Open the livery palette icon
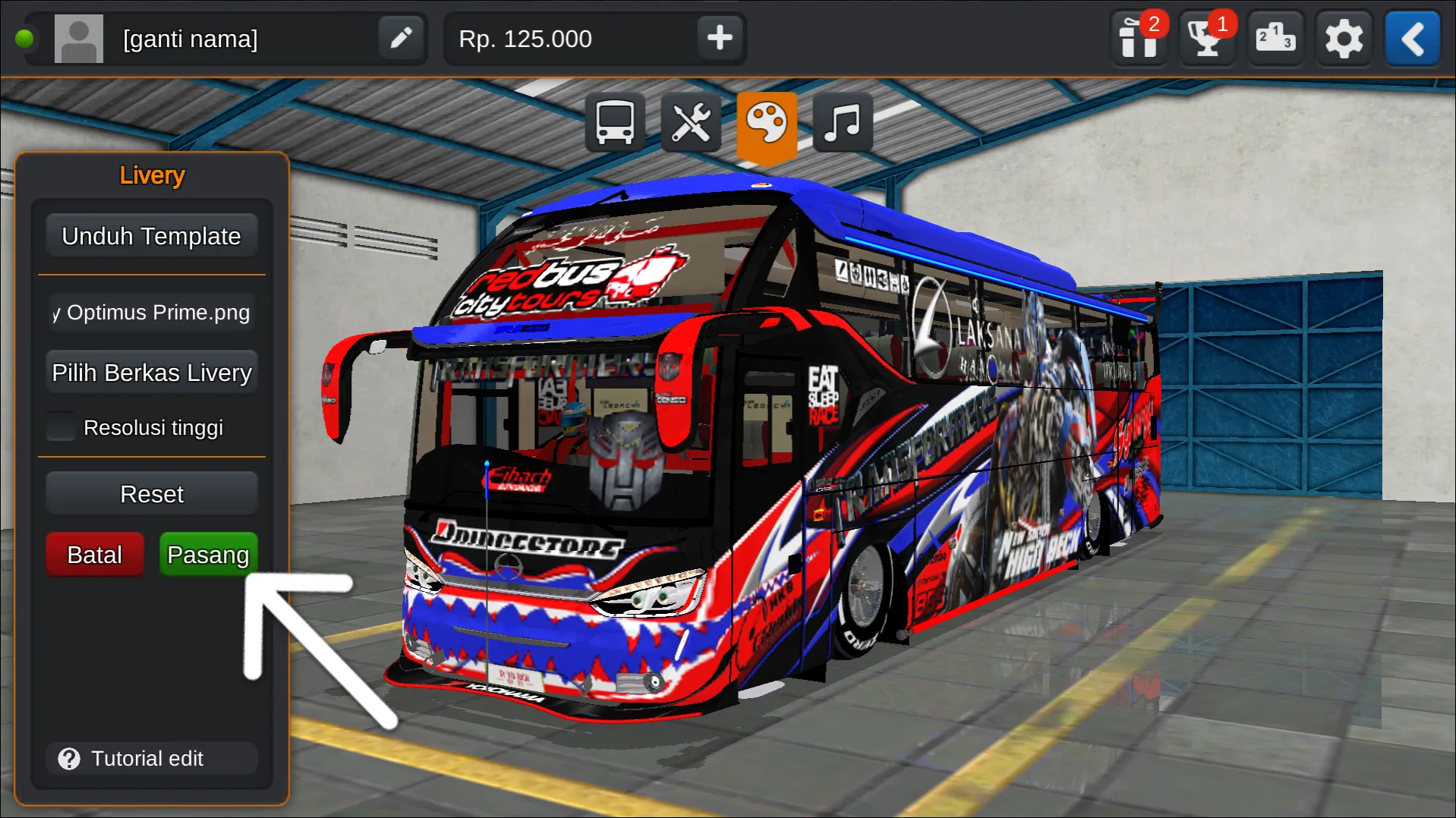1456x818 pixels. coord(766,122)
